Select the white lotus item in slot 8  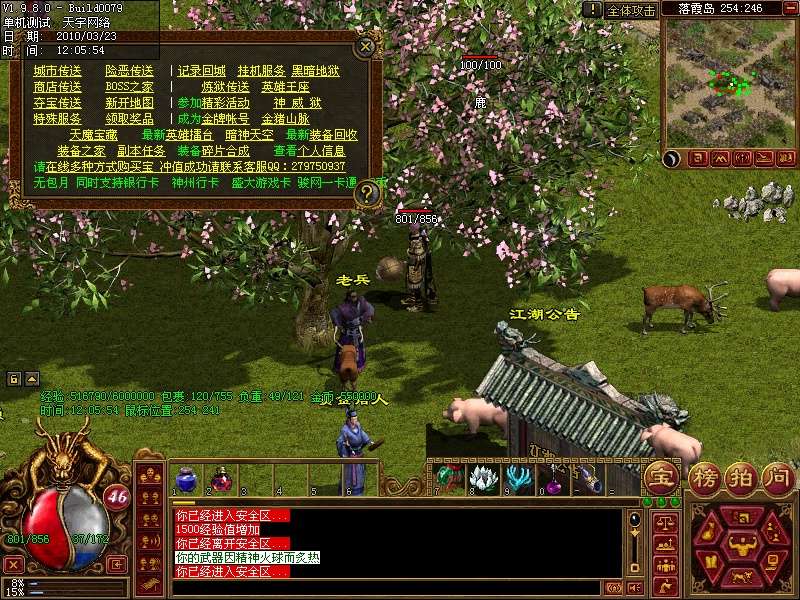coord(483,478)
